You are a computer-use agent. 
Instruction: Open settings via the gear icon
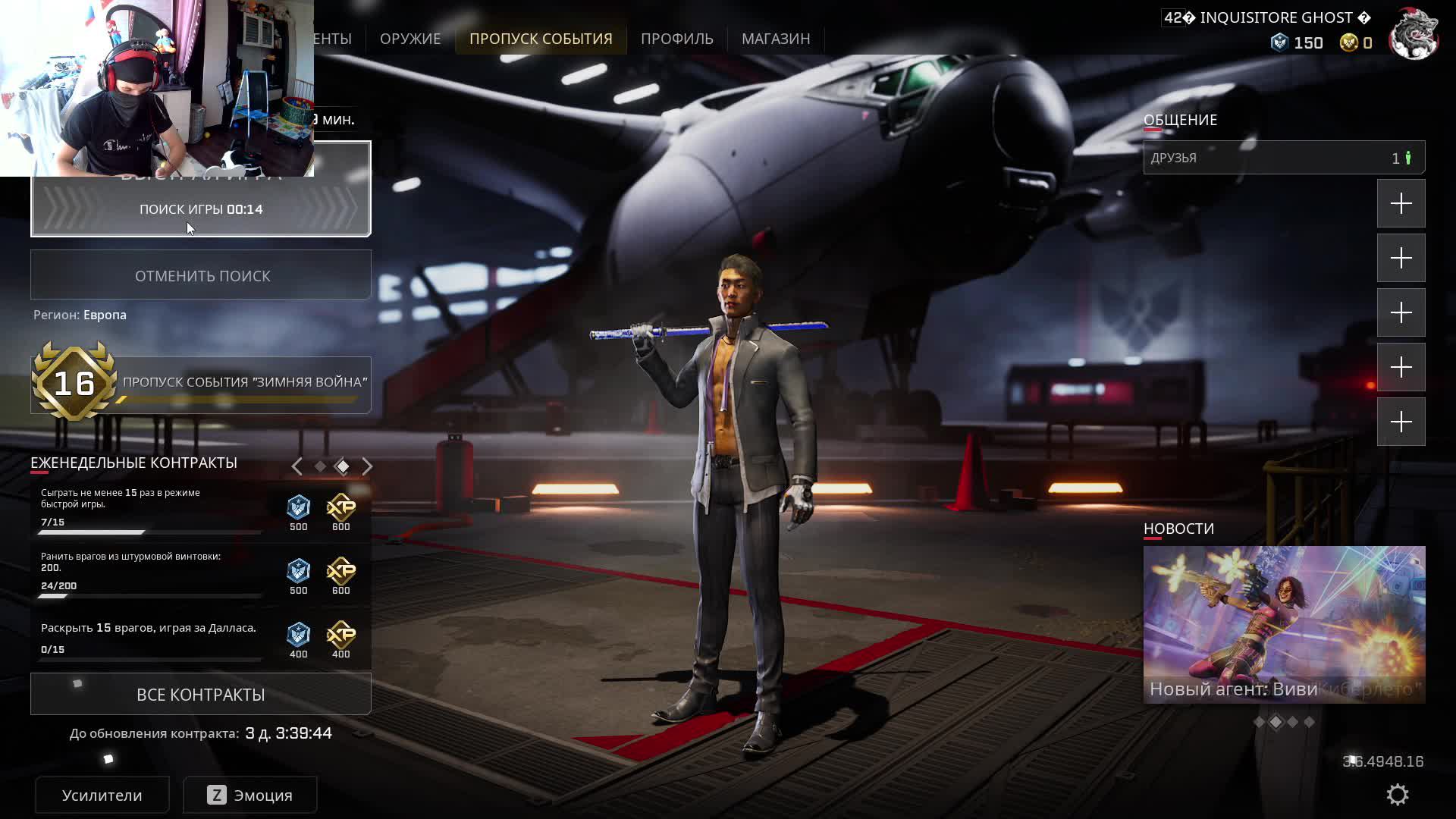(1397, 795)
